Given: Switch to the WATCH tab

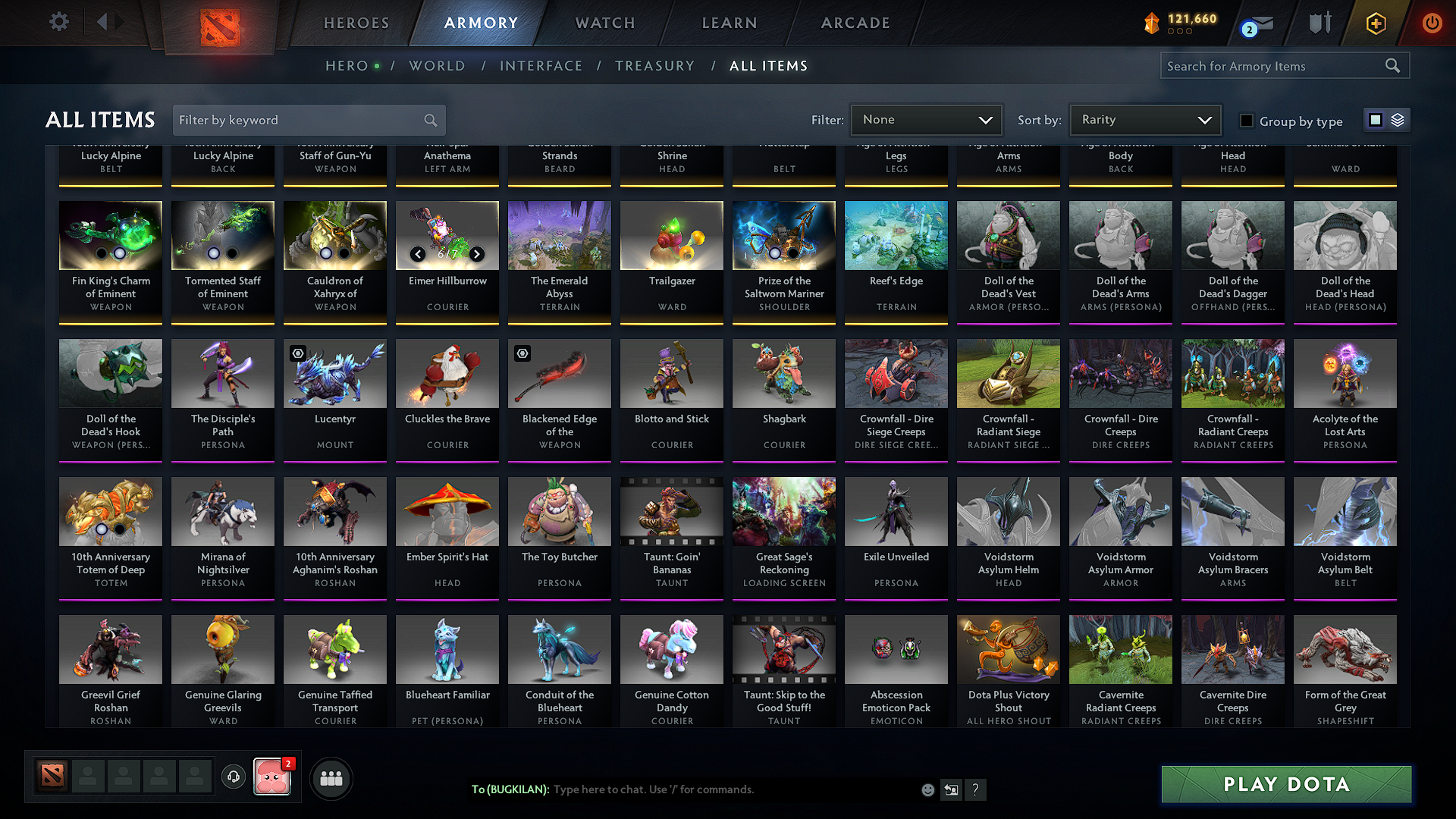Looking at the screenshot, I should pyautogui.click(x=603, y=23).
